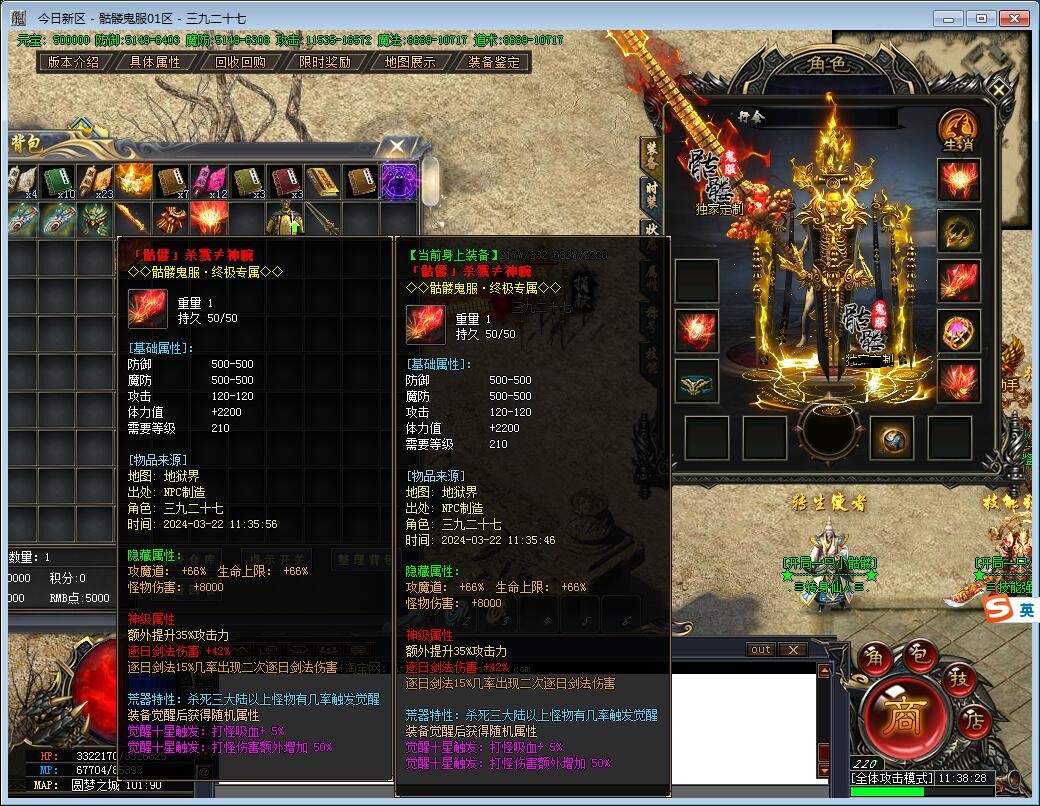Click the chat panel's out button
The width and height of the screenshot is (1040, 806).
click(761, 650)
